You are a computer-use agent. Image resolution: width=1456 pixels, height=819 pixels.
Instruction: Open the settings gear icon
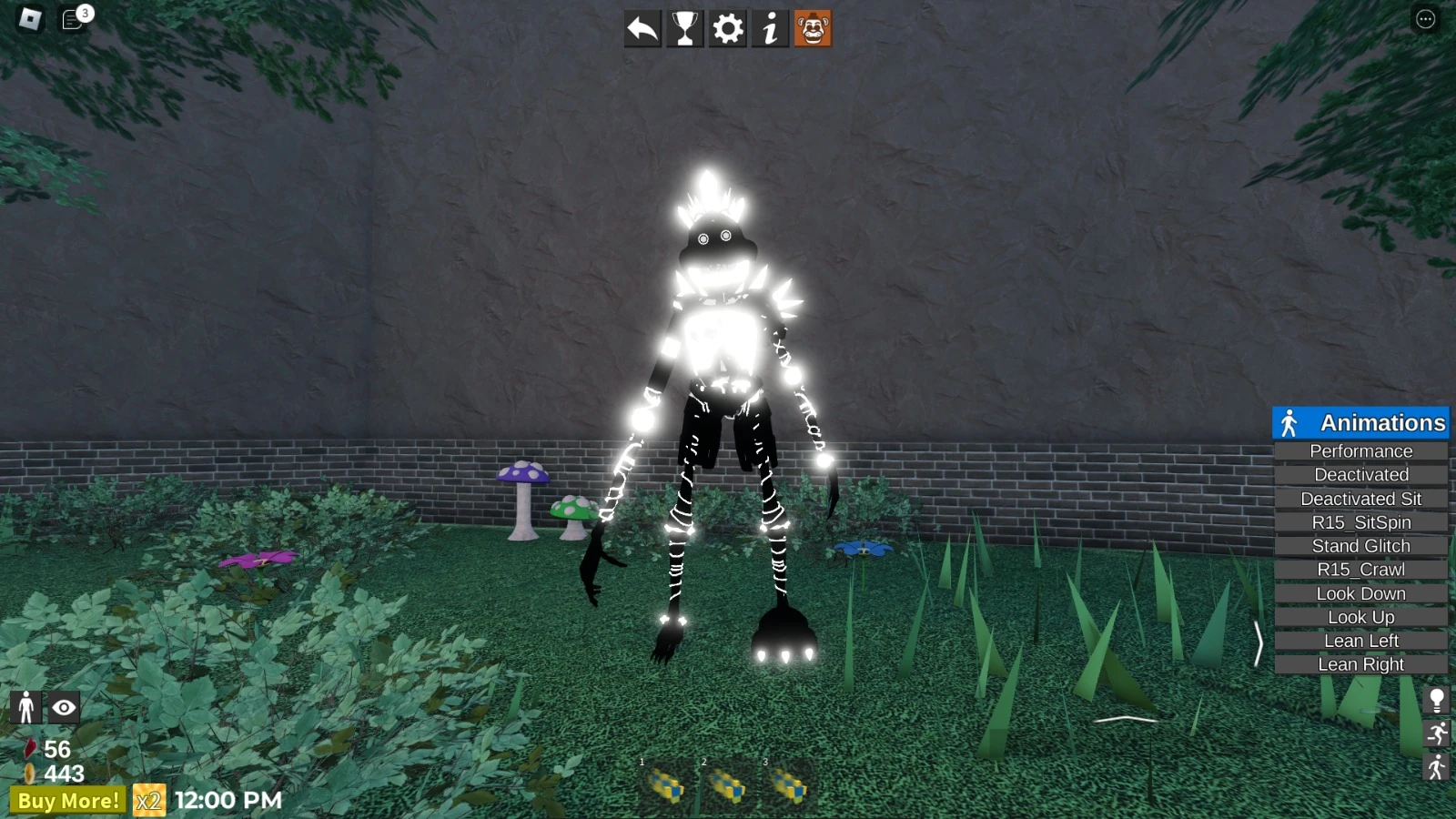click(x=727, y=29)
